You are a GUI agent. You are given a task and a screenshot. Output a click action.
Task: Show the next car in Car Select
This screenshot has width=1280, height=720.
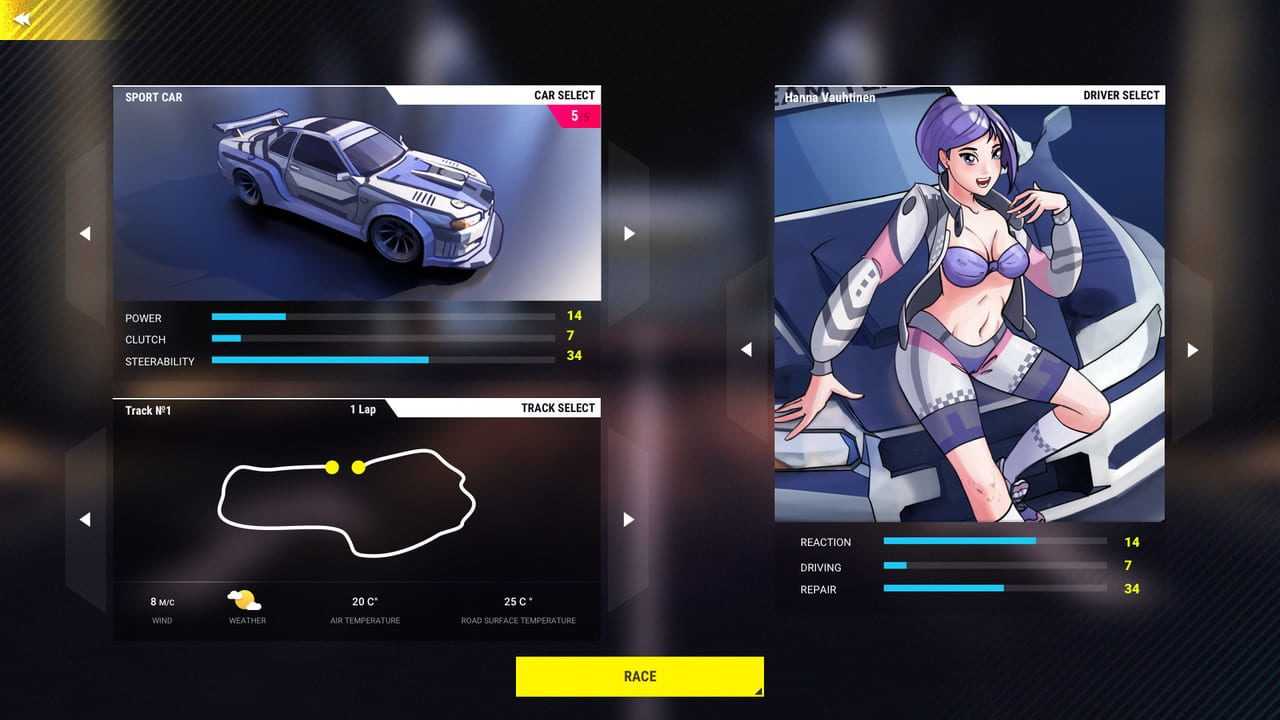point(629,233)
